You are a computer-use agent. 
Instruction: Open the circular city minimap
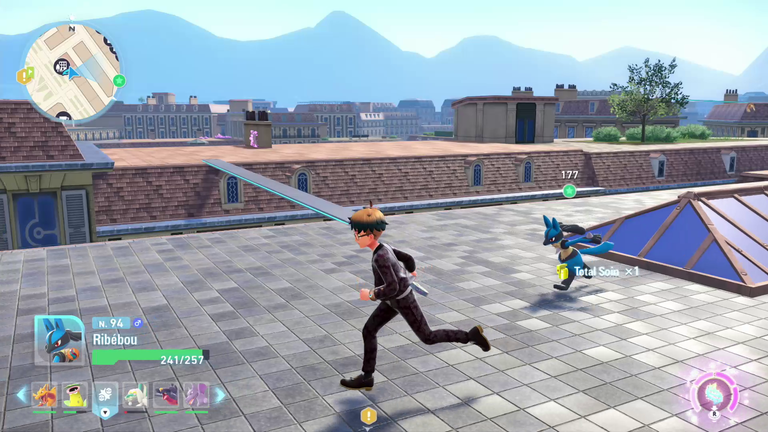click(x=72, y=71)
